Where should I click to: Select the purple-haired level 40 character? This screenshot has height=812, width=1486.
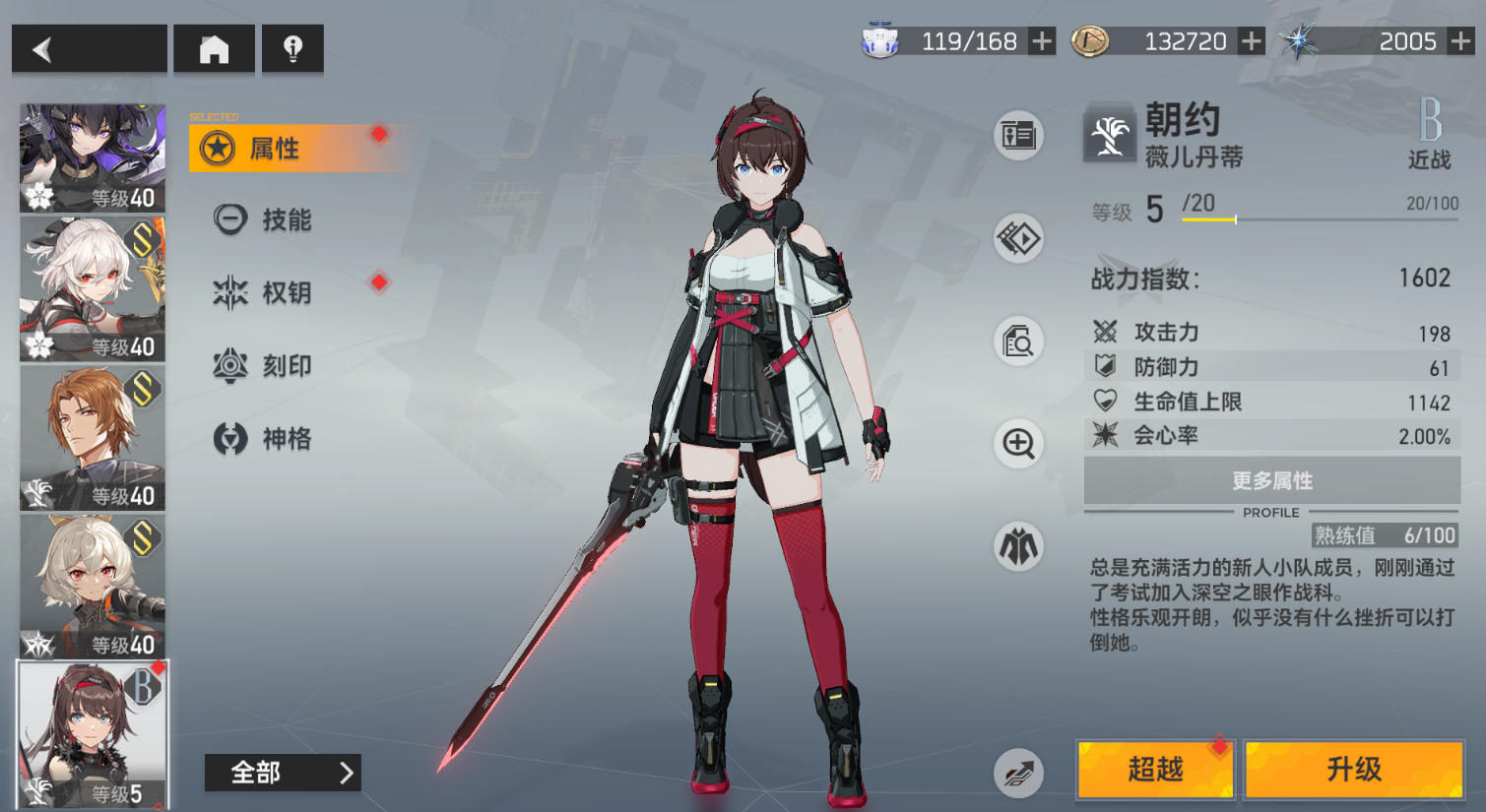tap(93, 158)
